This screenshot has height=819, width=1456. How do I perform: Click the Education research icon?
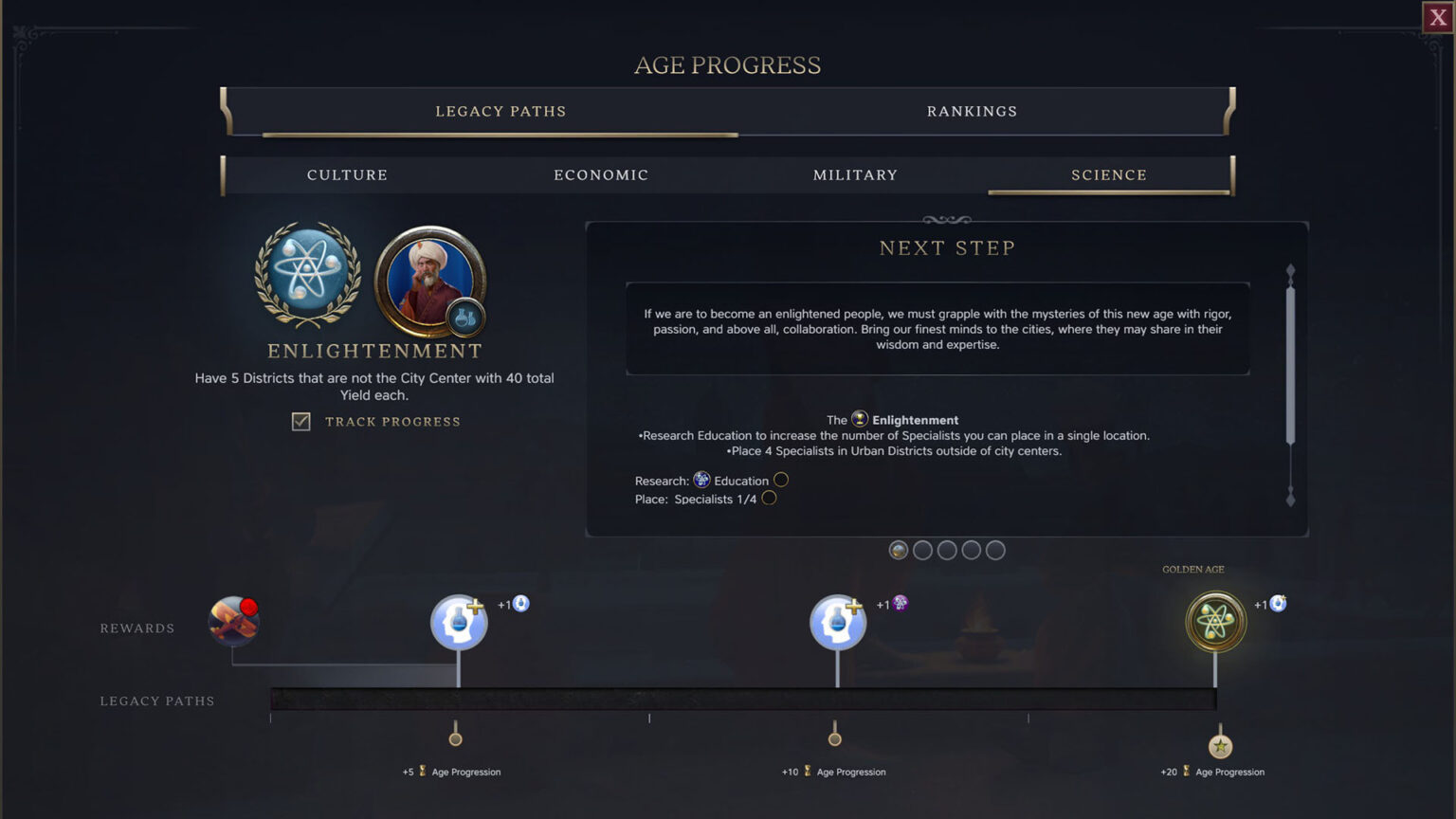pyautogui.click(x=701, y=480)
